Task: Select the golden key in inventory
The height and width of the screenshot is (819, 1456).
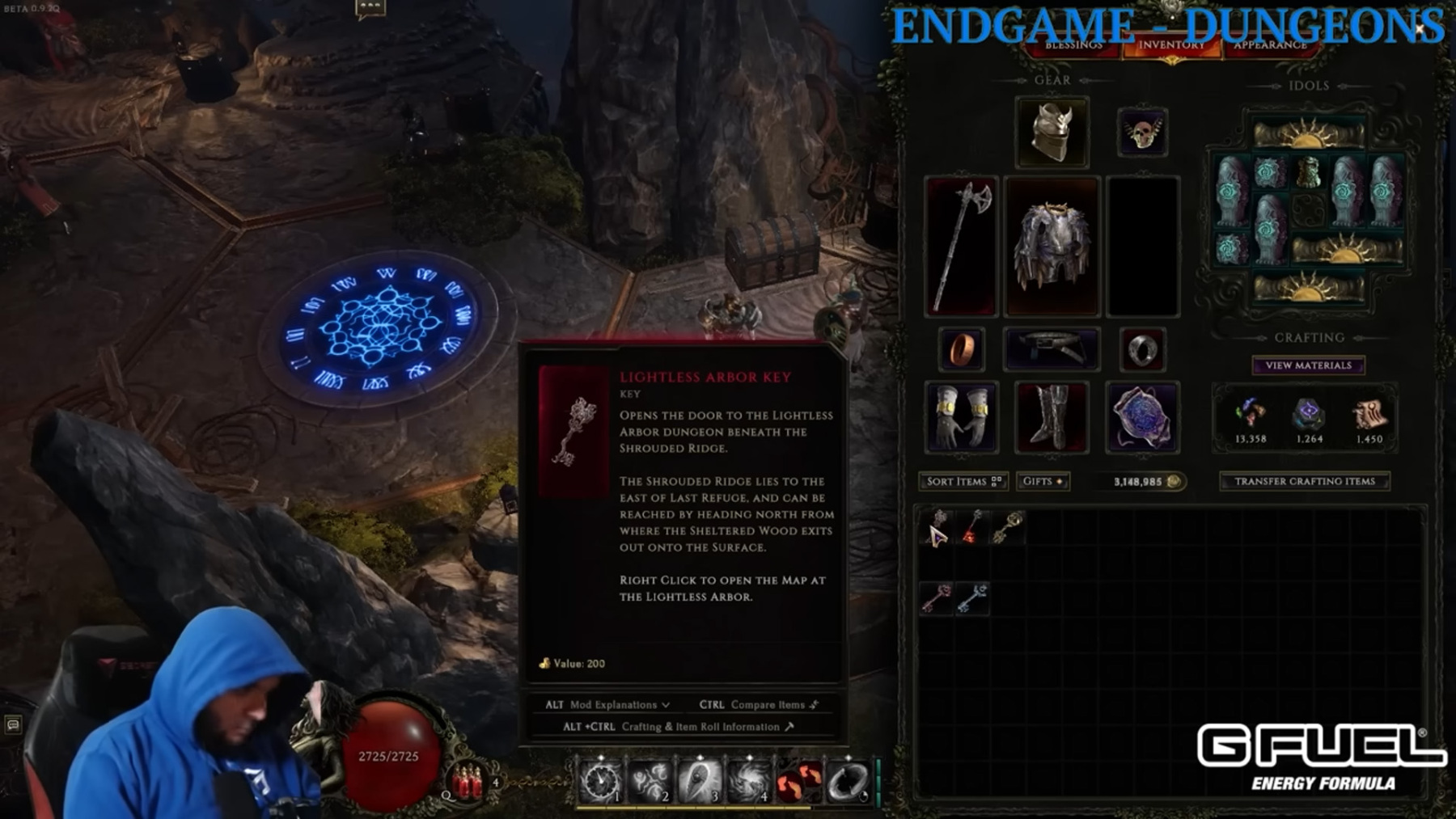Action: [x=1008, y=527]
